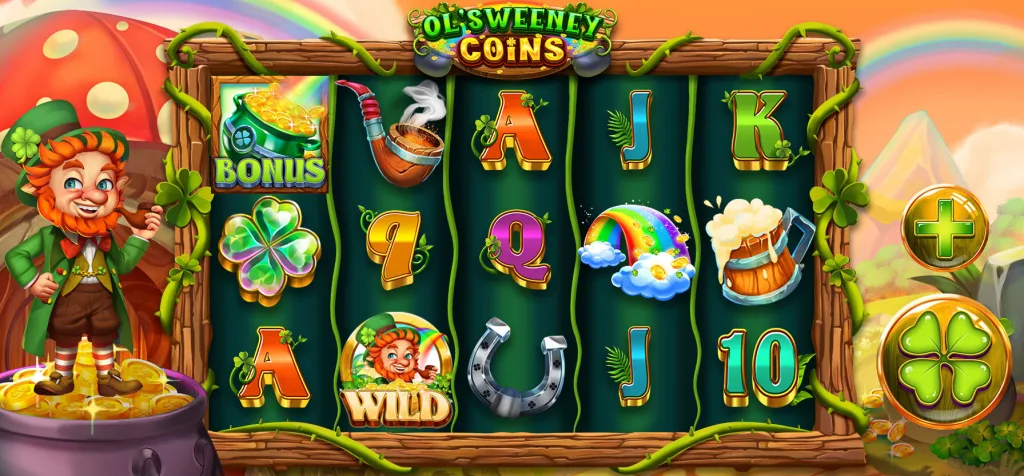Click the green plus button

coord(944,228)
